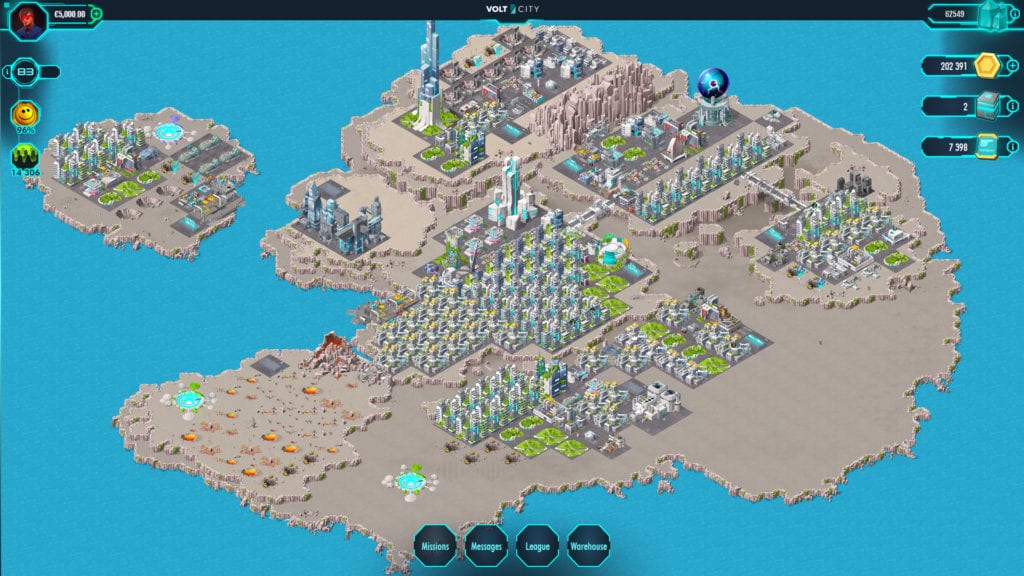This screenshot has height=576, width=1024.
Task: Show the League screen
Action: pos(537,546)
